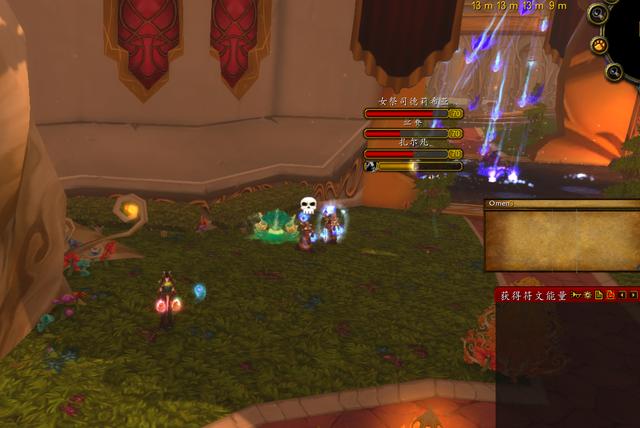Click the red page icon on meter bar
This screenshot has width=640, height=428.
point(610,296)
